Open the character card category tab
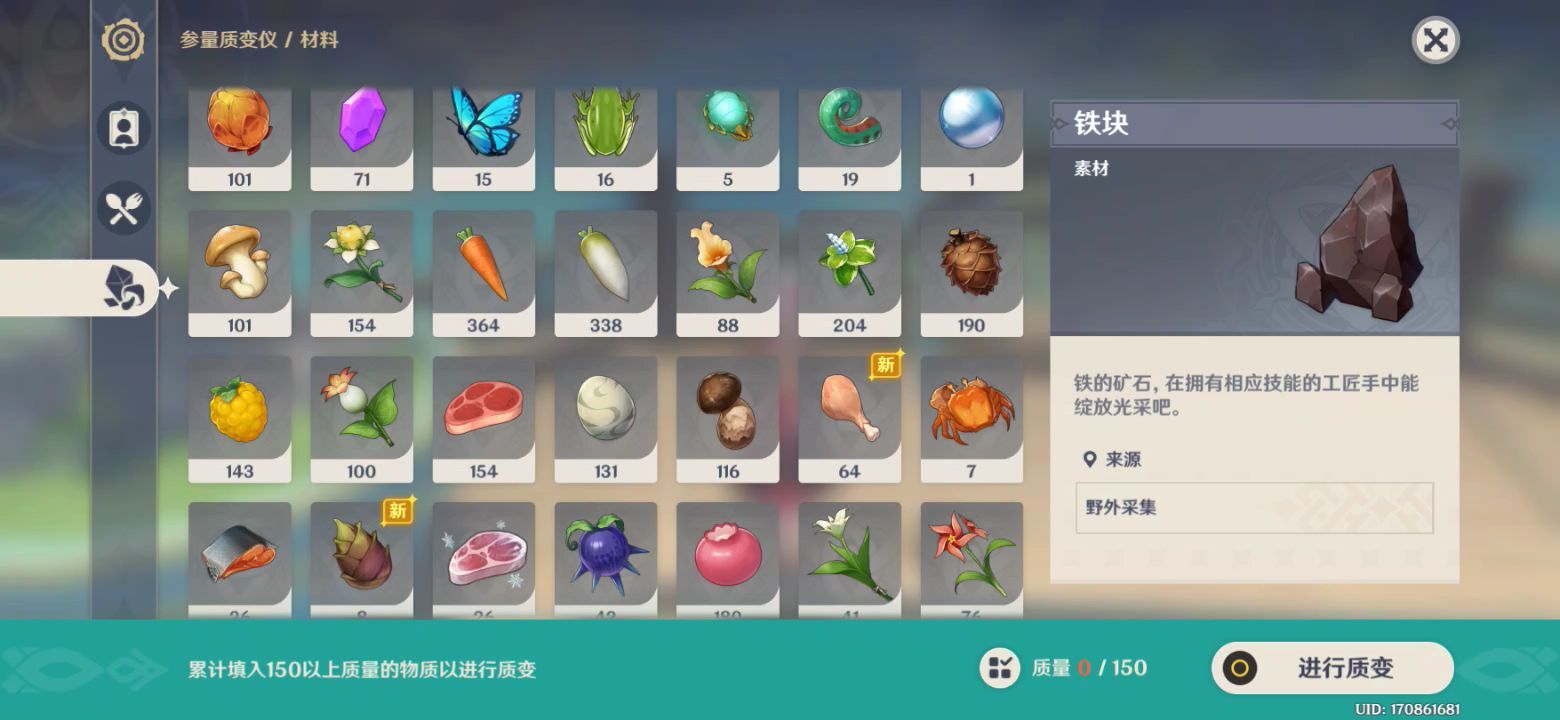 (x=124, y=129)
